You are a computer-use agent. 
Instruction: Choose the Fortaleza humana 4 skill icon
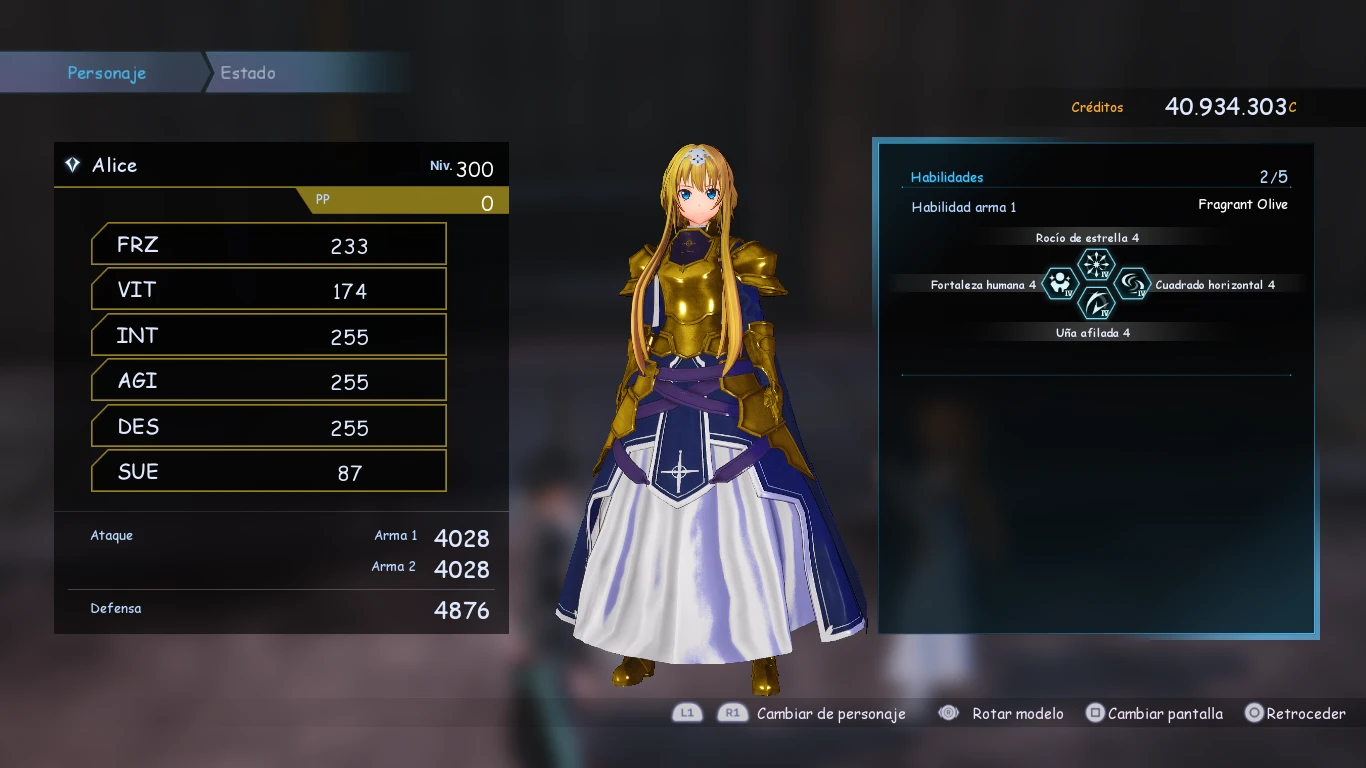coord(1060,284)
